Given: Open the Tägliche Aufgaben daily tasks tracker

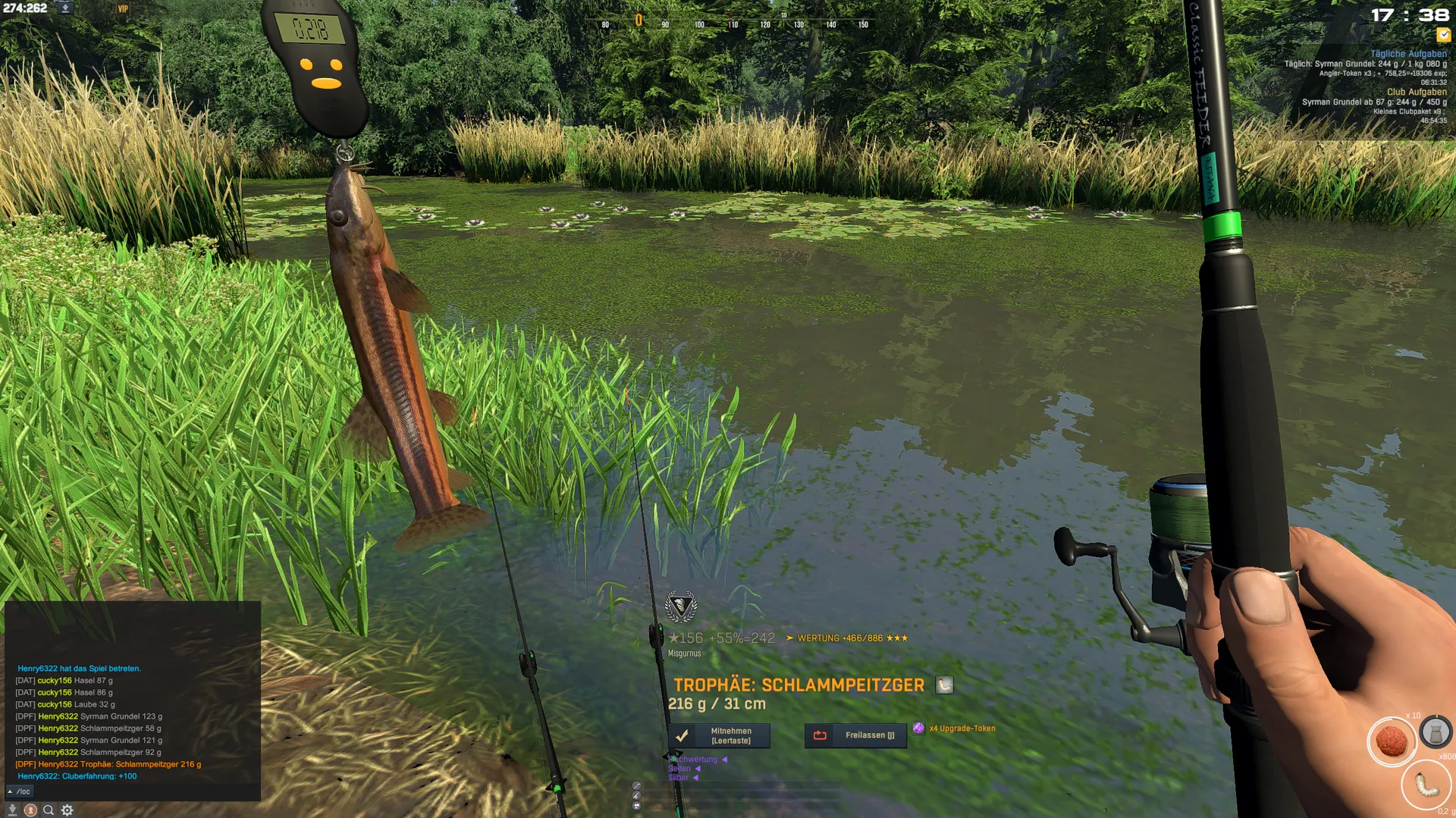Looking at the screenshot, I should [x=1407, y=54].
